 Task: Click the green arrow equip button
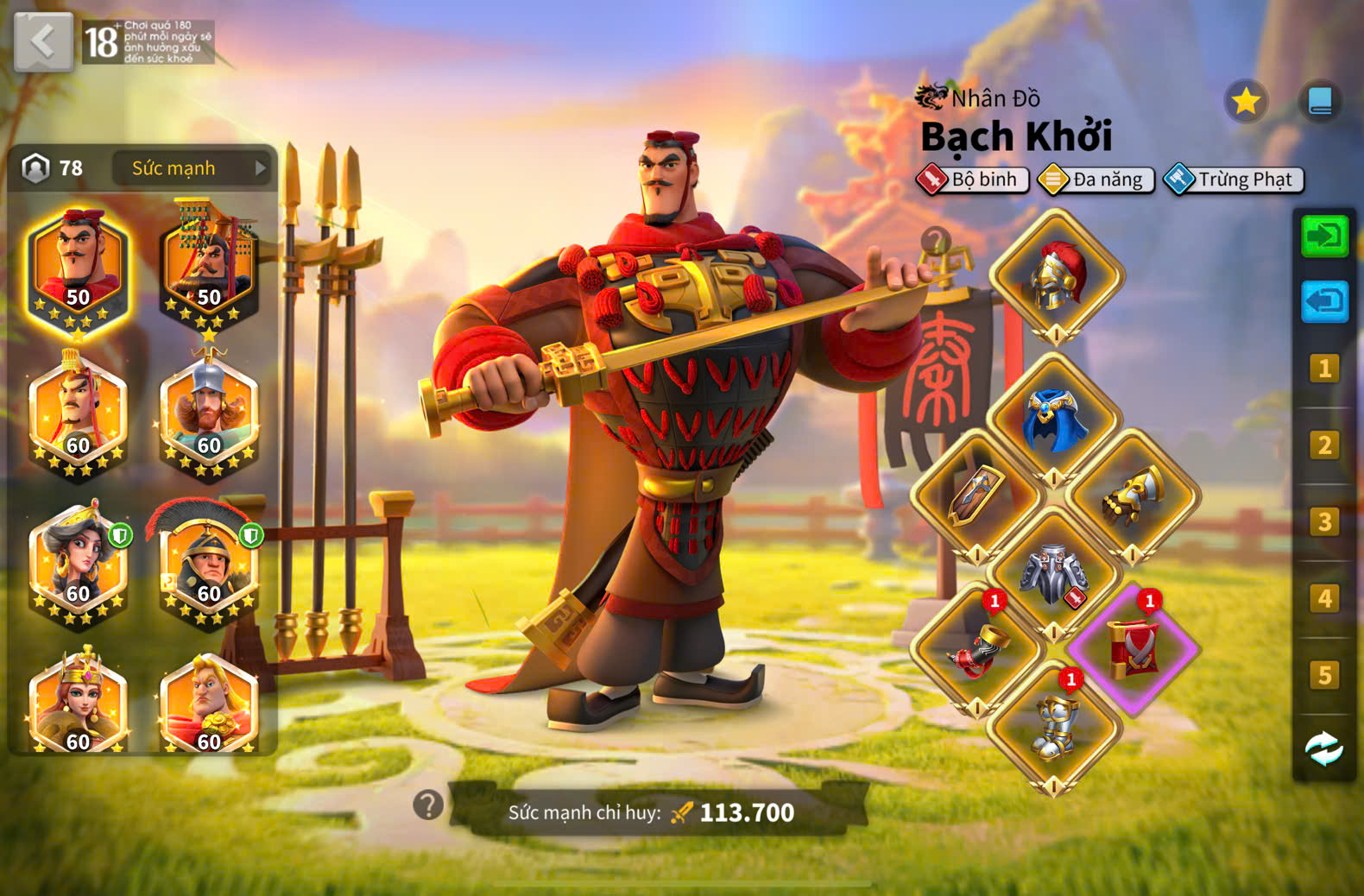[x=1324, y=236]
